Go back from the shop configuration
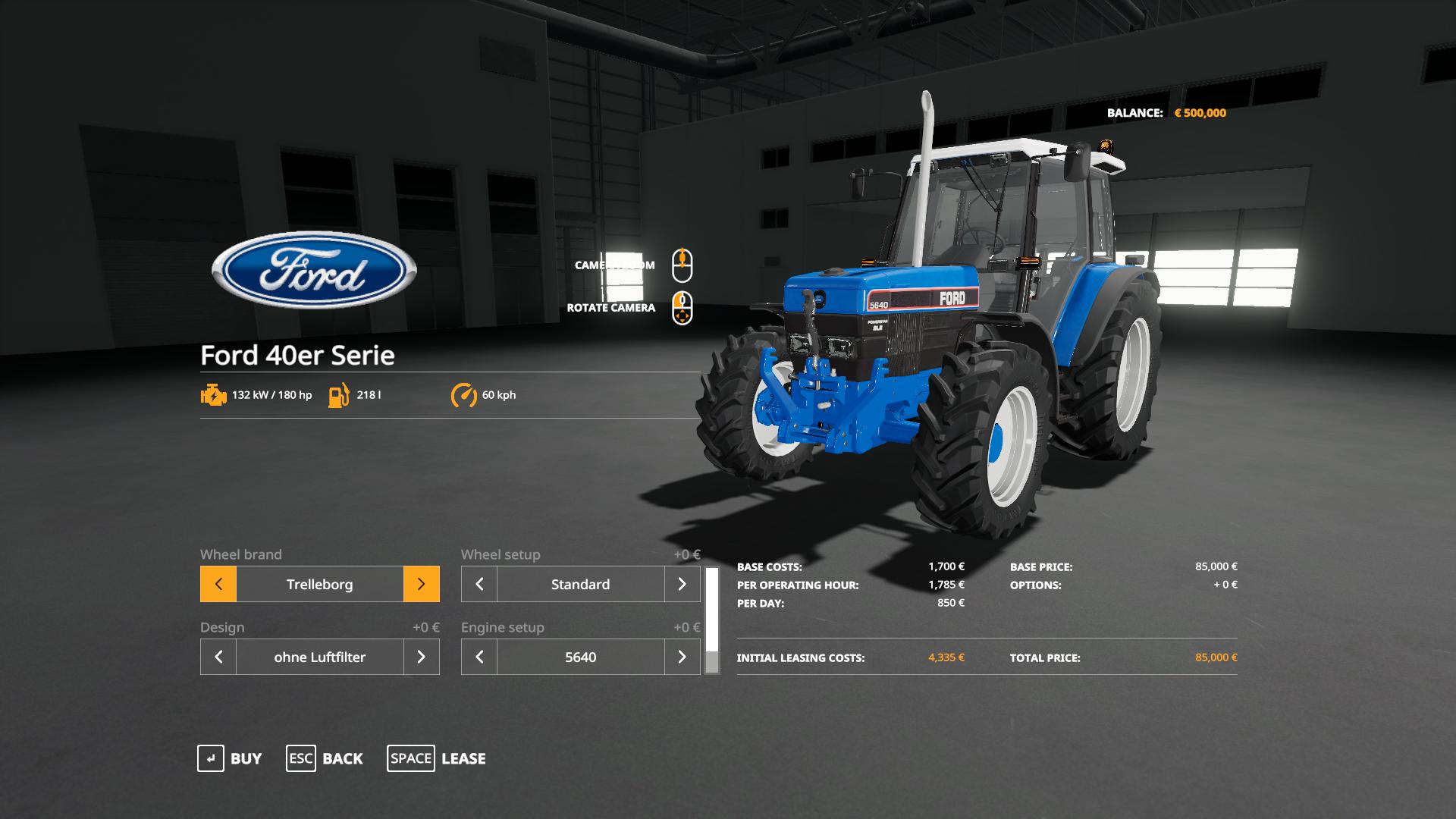The image size is (1456, 819). tap(325, 758)
